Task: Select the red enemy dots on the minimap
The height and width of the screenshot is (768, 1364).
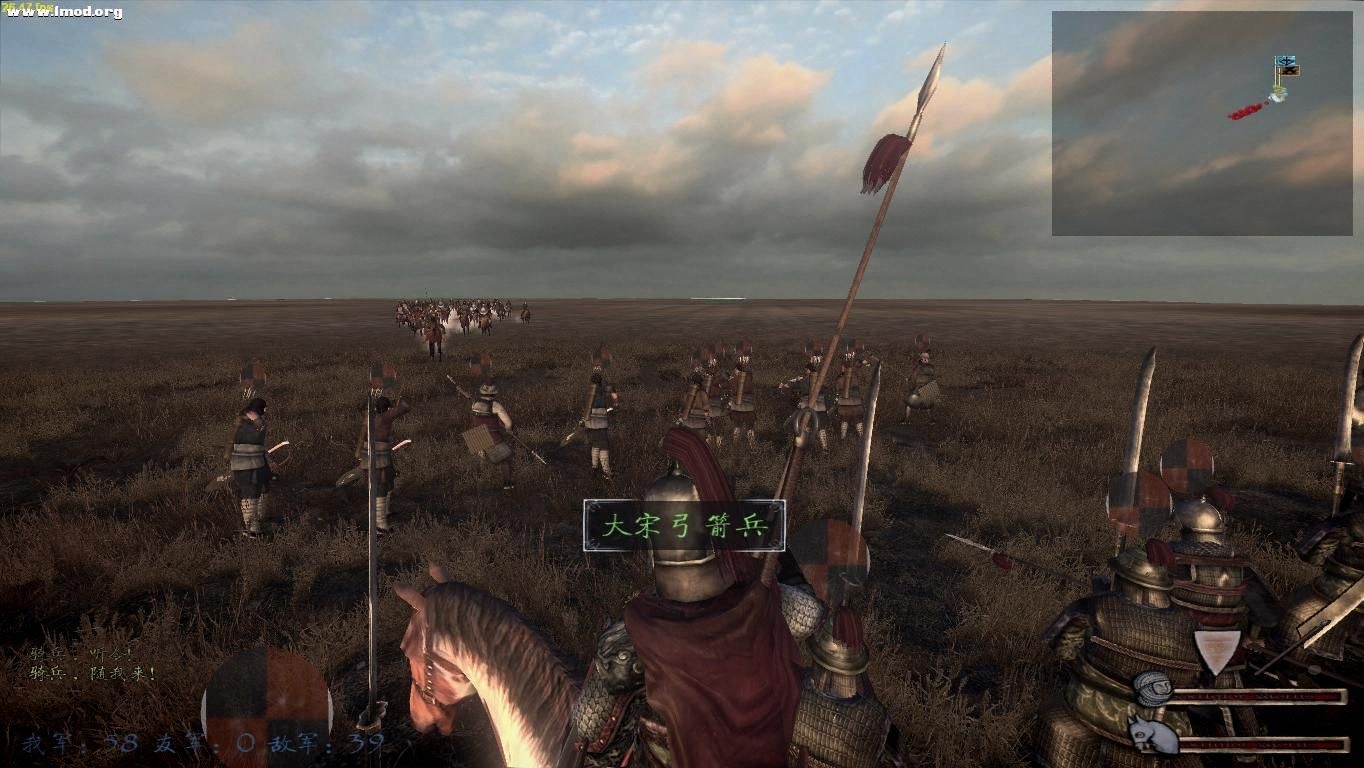Action: coord(1245,112)
